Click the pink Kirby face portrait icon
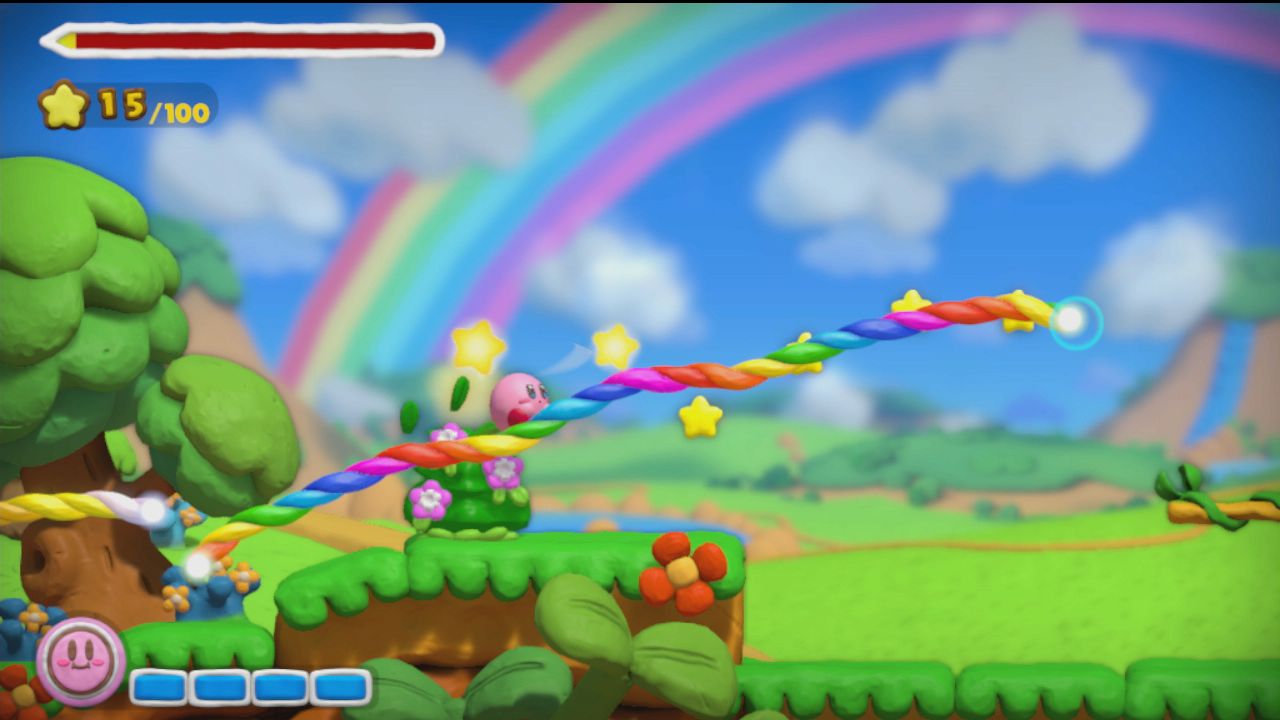This screenshot has height=720, width=1280. click(x=80, y=661)
